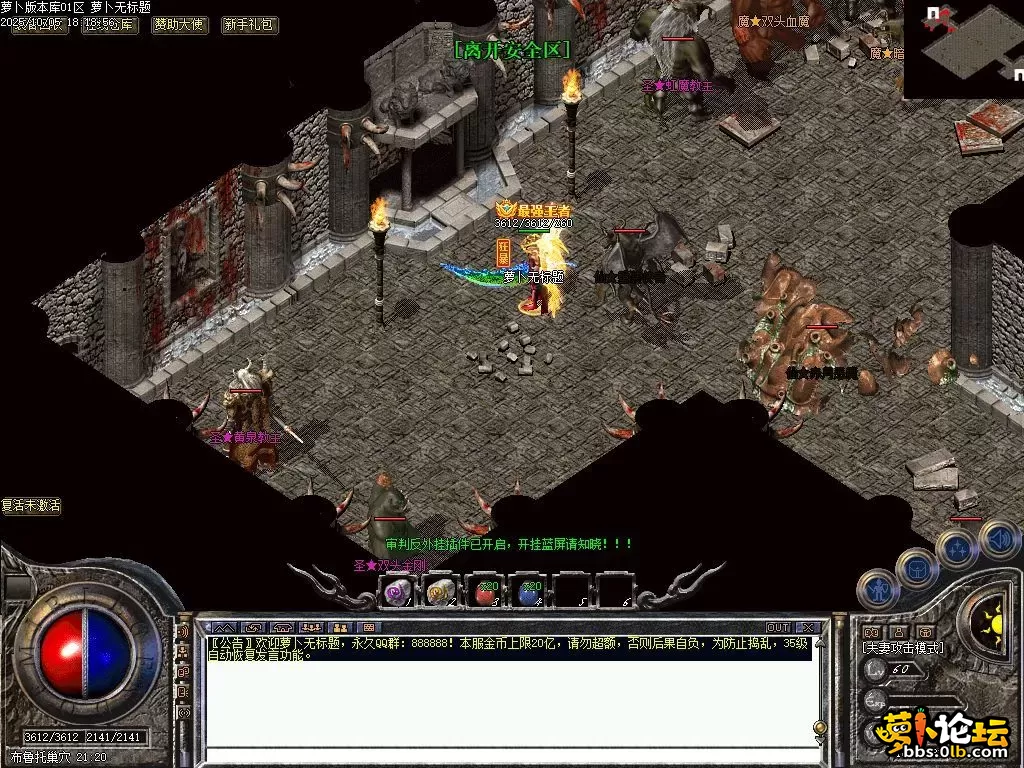Open the skills button with sparkle stars
This screenshot has height=768, width=1024.
point(957,548)
